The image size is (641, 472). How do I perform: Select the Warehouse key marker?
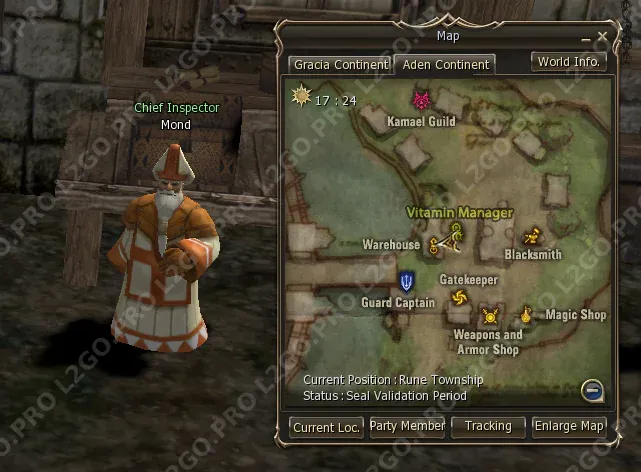(435, 245)
